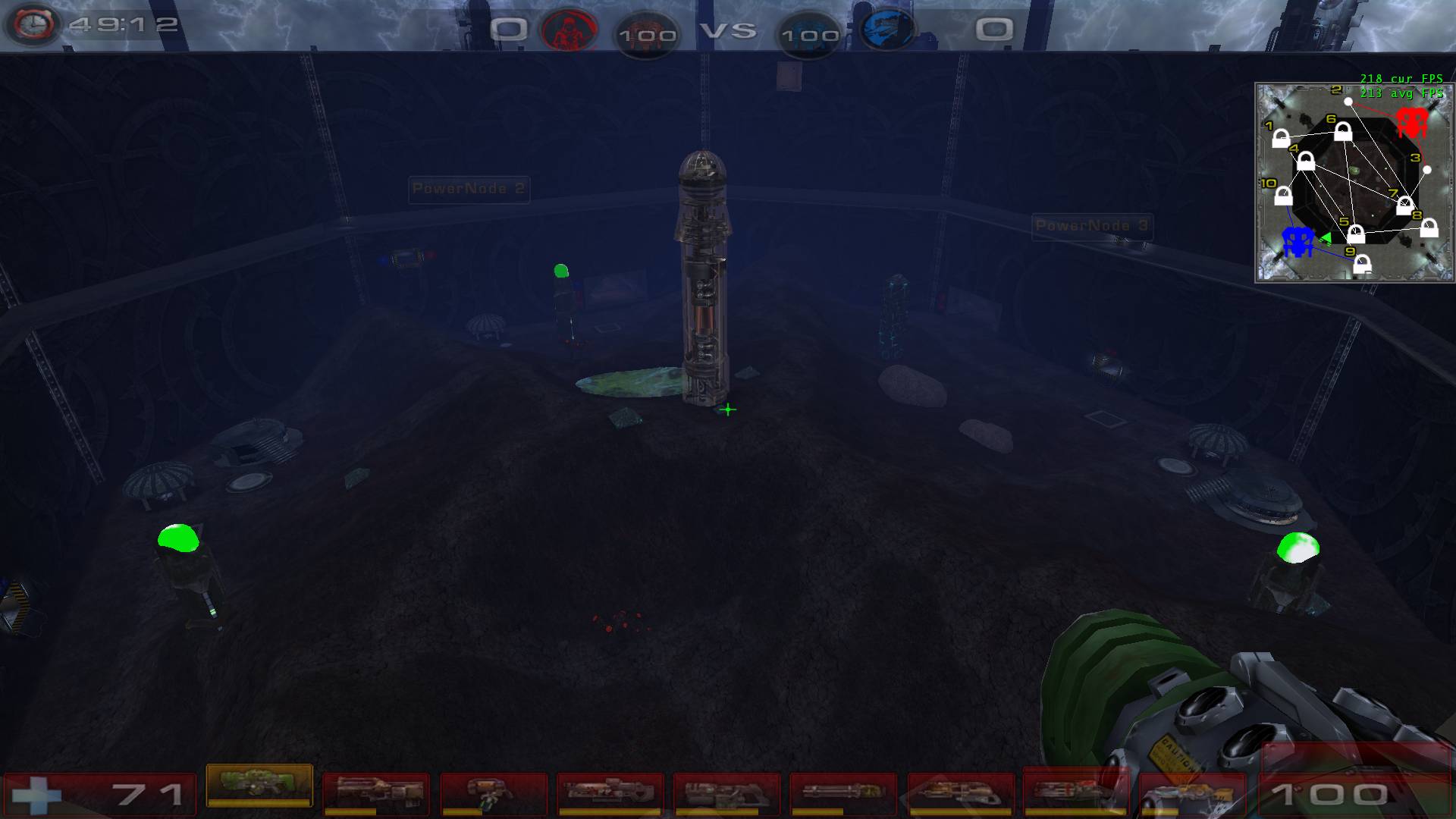Image resolution: width=1456 pixels, height=819 pixels.
Task: Select node 9 padlock on the minimap
Action: (1363, 264)
